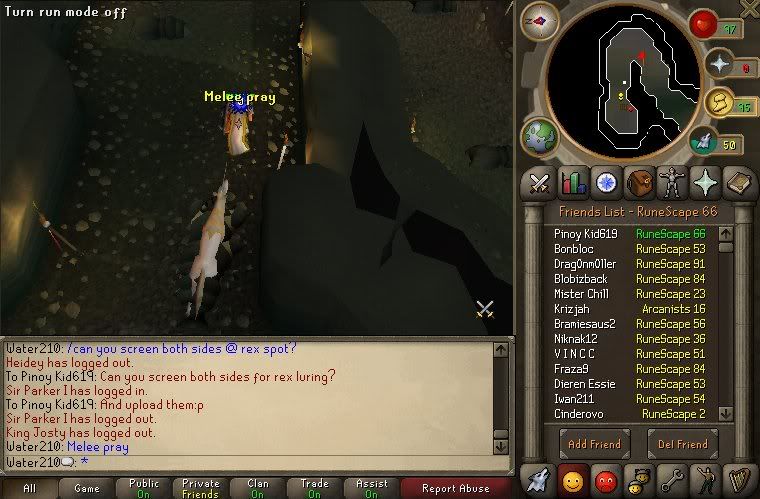This screenshot has width=760, height=499.
Task: Open the backpack Inventory tab
Action: point(639,183)
